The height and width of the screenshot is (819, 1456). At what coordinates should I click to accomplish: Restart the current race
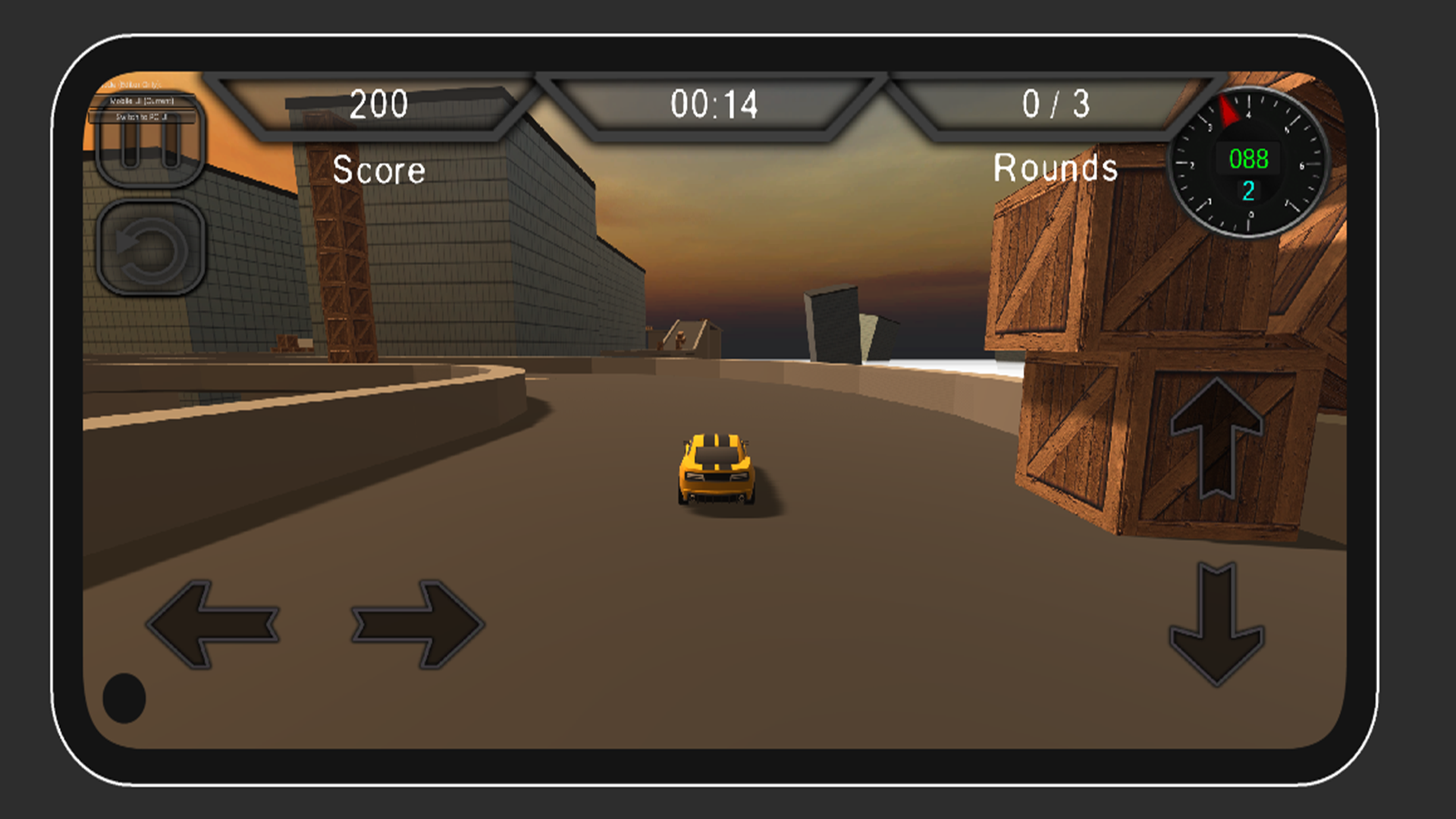[x=149, y=248]
